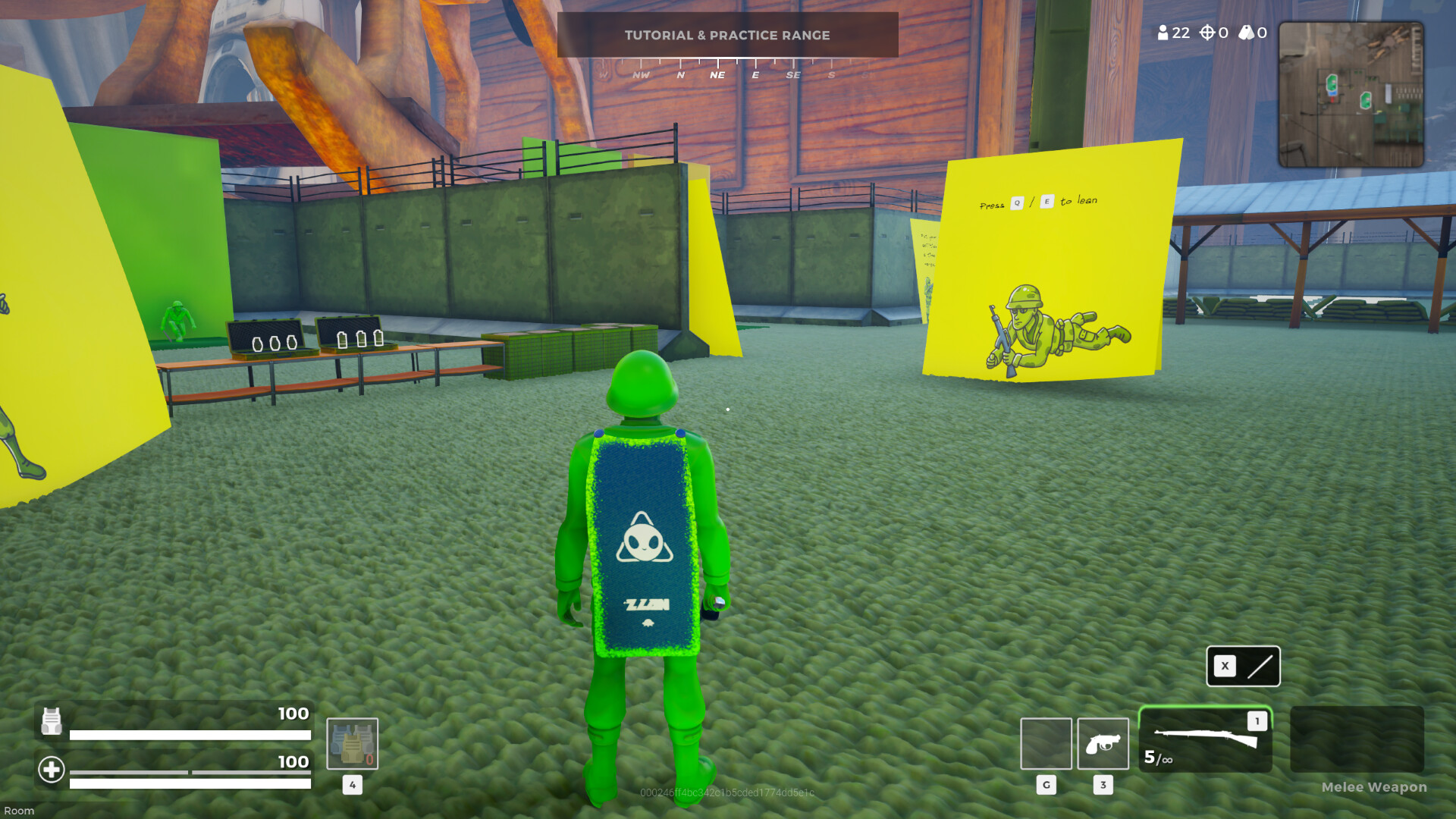Click the TUTORIAL & PRACTICE RANGE banner
Image resolution: width=1456 pixels, height=819 pixels.
(x=727, y=35)
